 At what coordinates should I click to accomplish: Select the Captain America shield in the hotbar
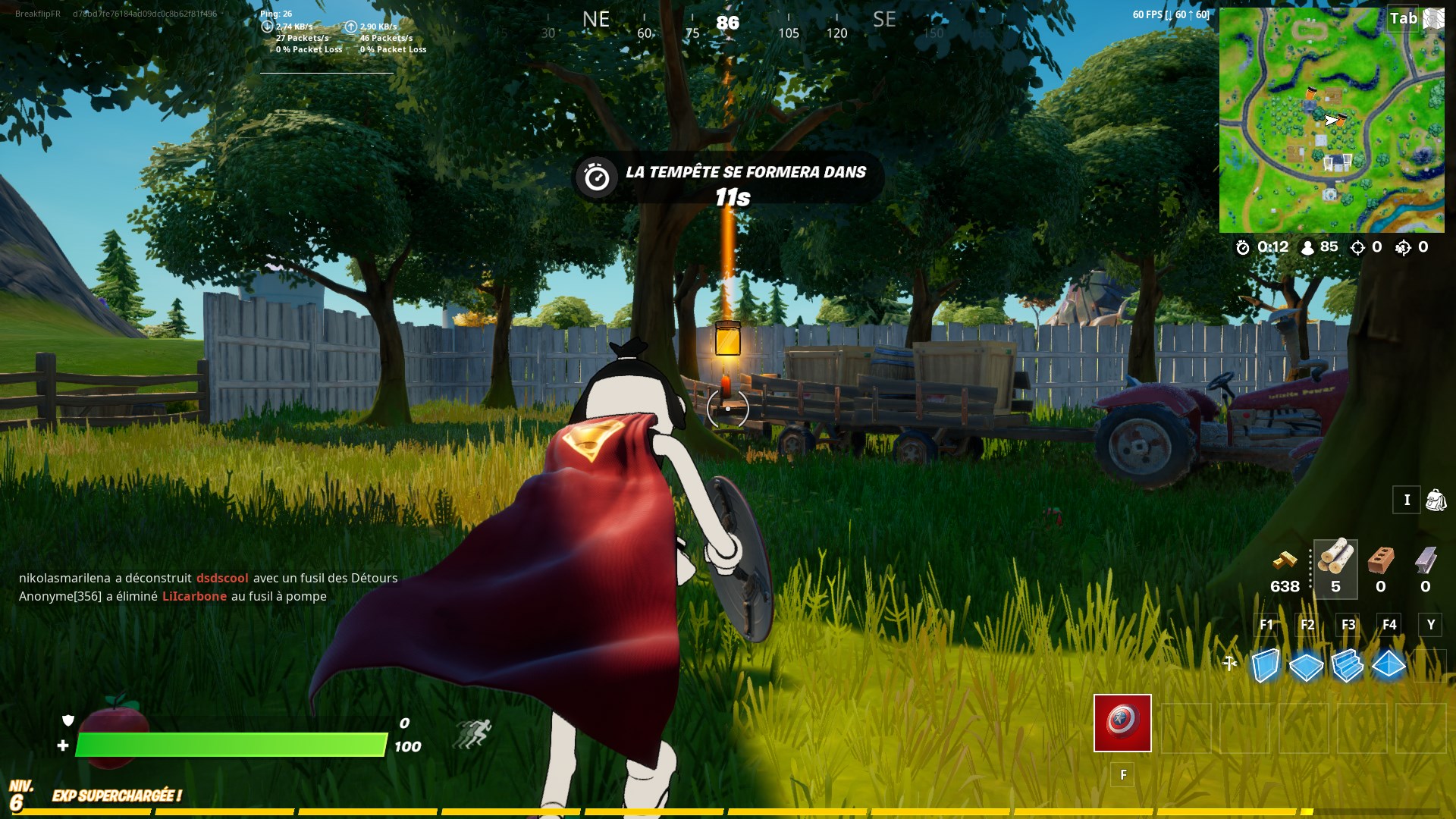1122,723
